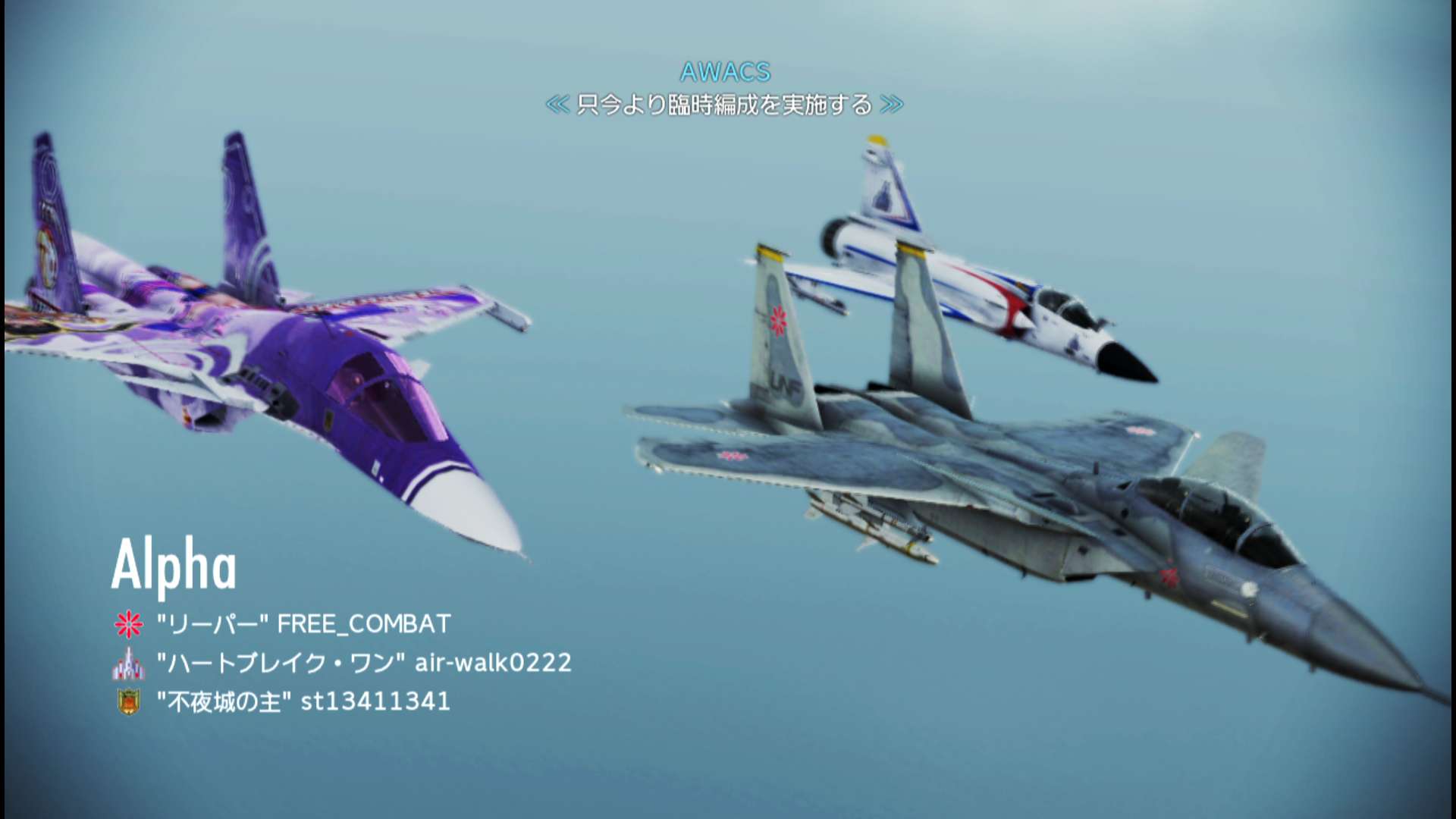The width and height of the screenshot is (1456, 819).
Task: Select player row st13411341
Action: point(303,701)
